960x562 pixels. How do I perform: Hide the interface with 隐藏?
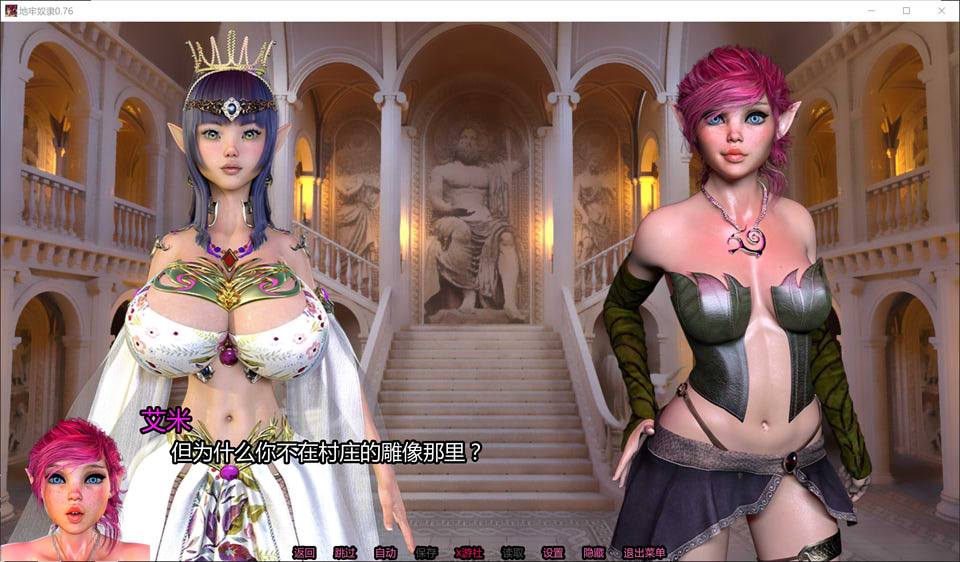pyautogui.click(x=593, y=552)
